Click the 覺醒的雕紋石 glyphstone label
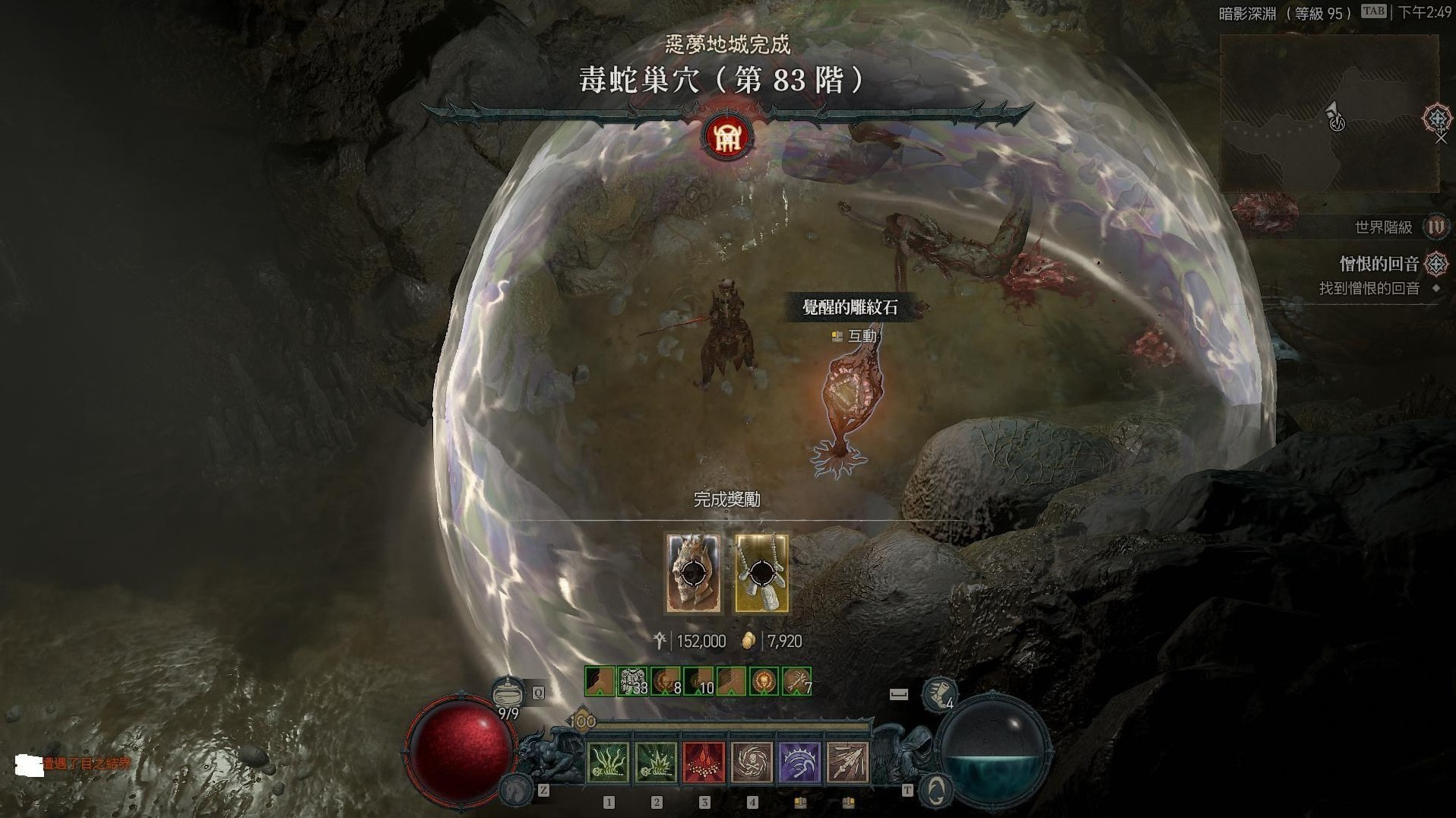The height and width of the screenshot is (818, 1456). coord(850,307)
